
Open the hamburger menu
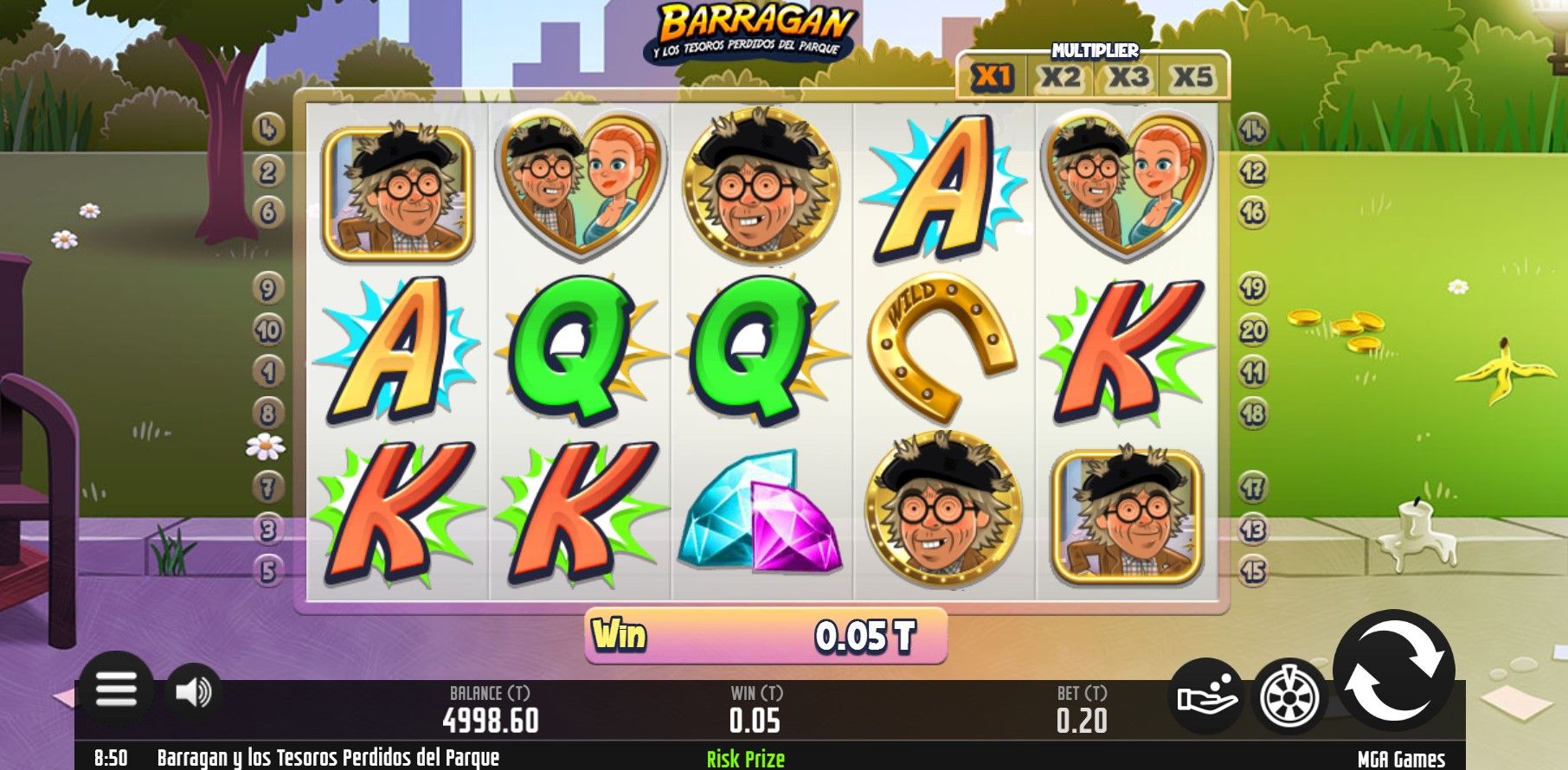pos(116,690)
